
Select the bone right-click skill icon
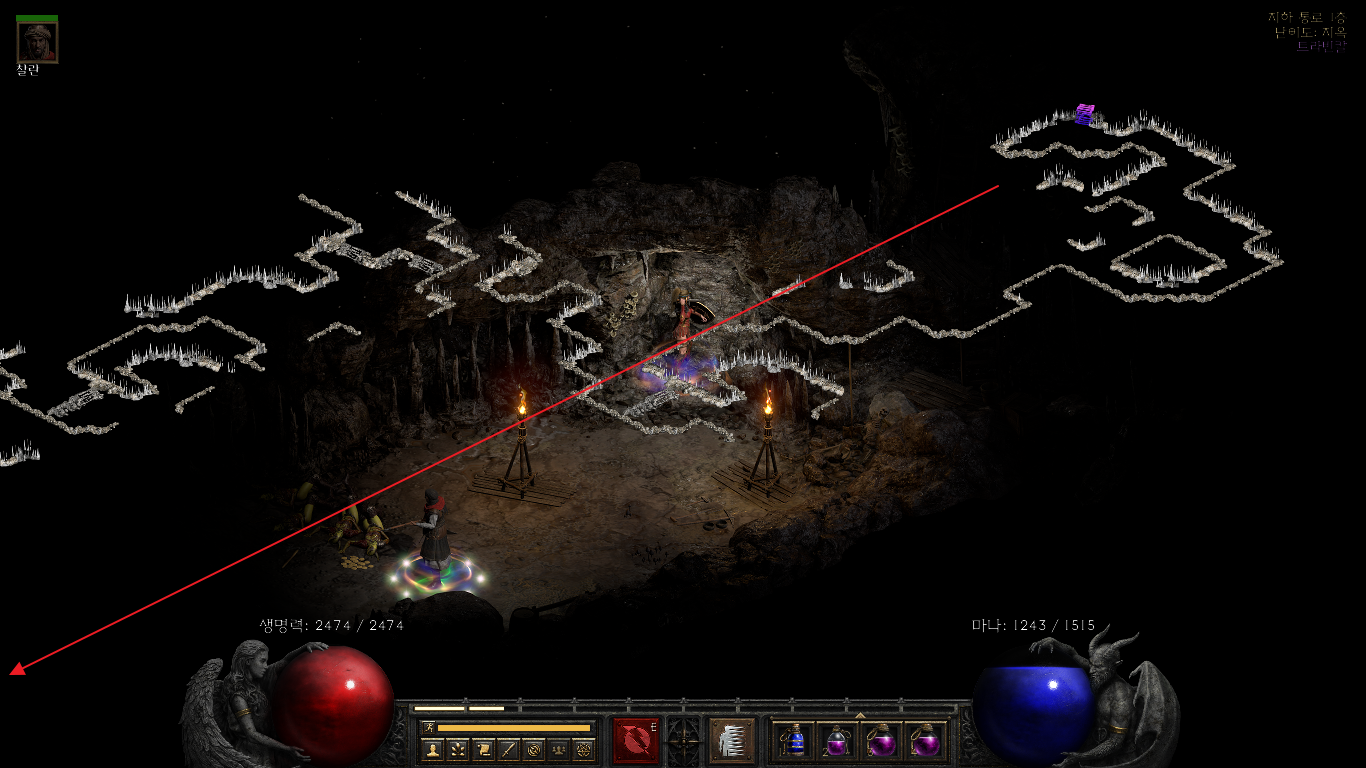click(x=731, y=741)
